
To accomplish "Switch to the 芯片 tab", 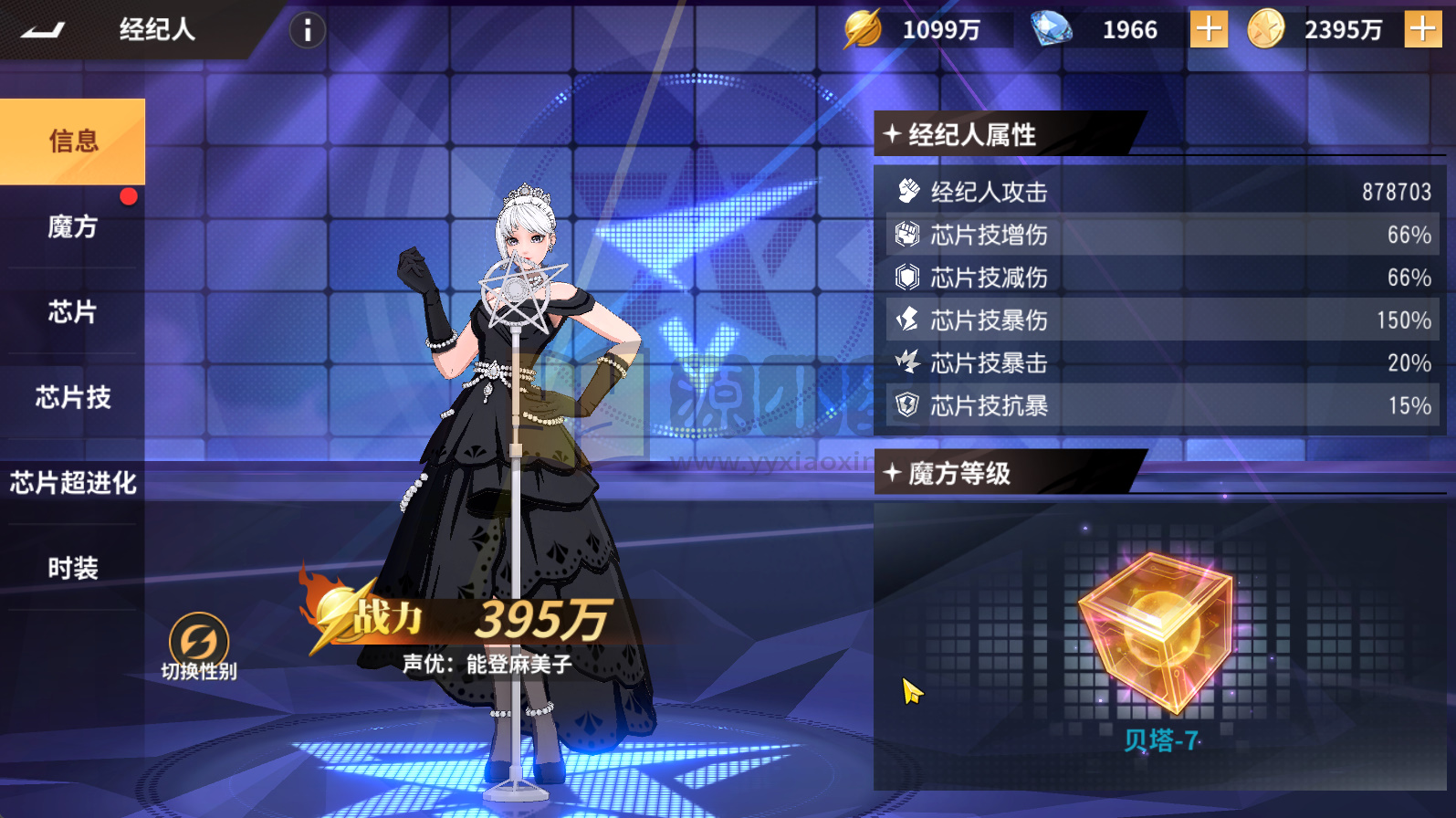I will (71, 312).
